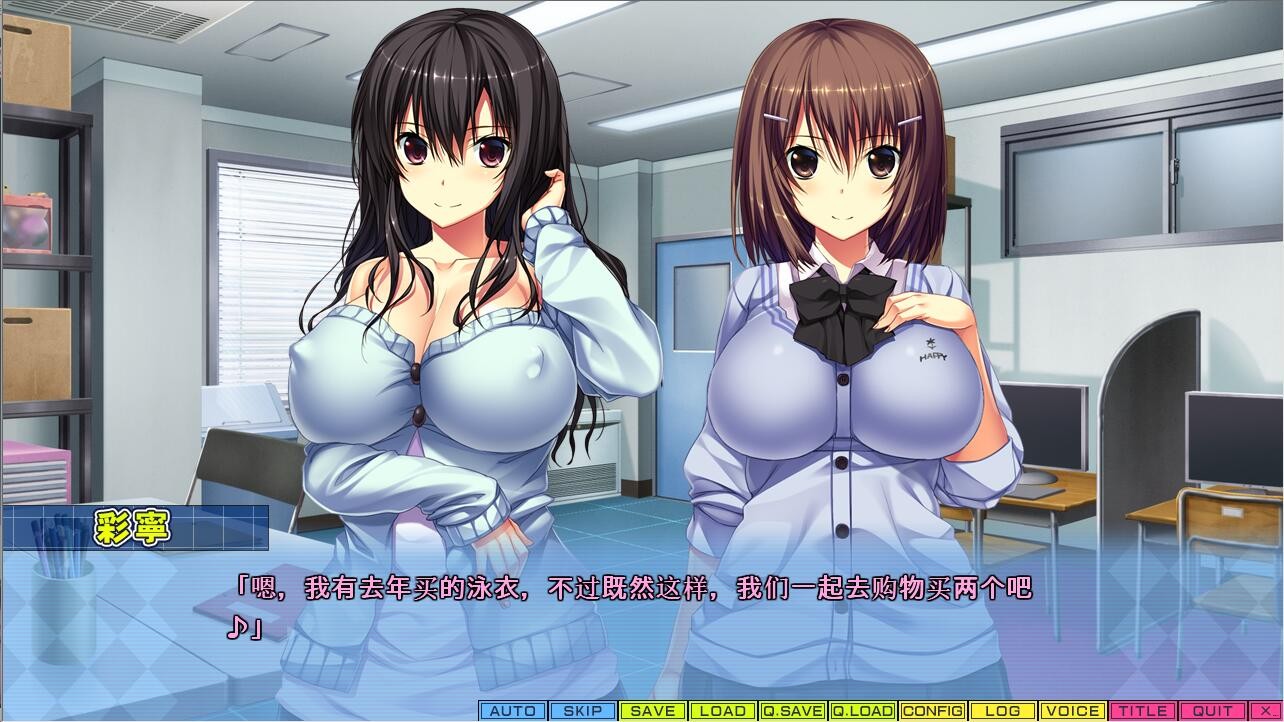Screen dimensions: 1284x722
Task: Open the CONFIG settings
Action: [x=932, y=711]
